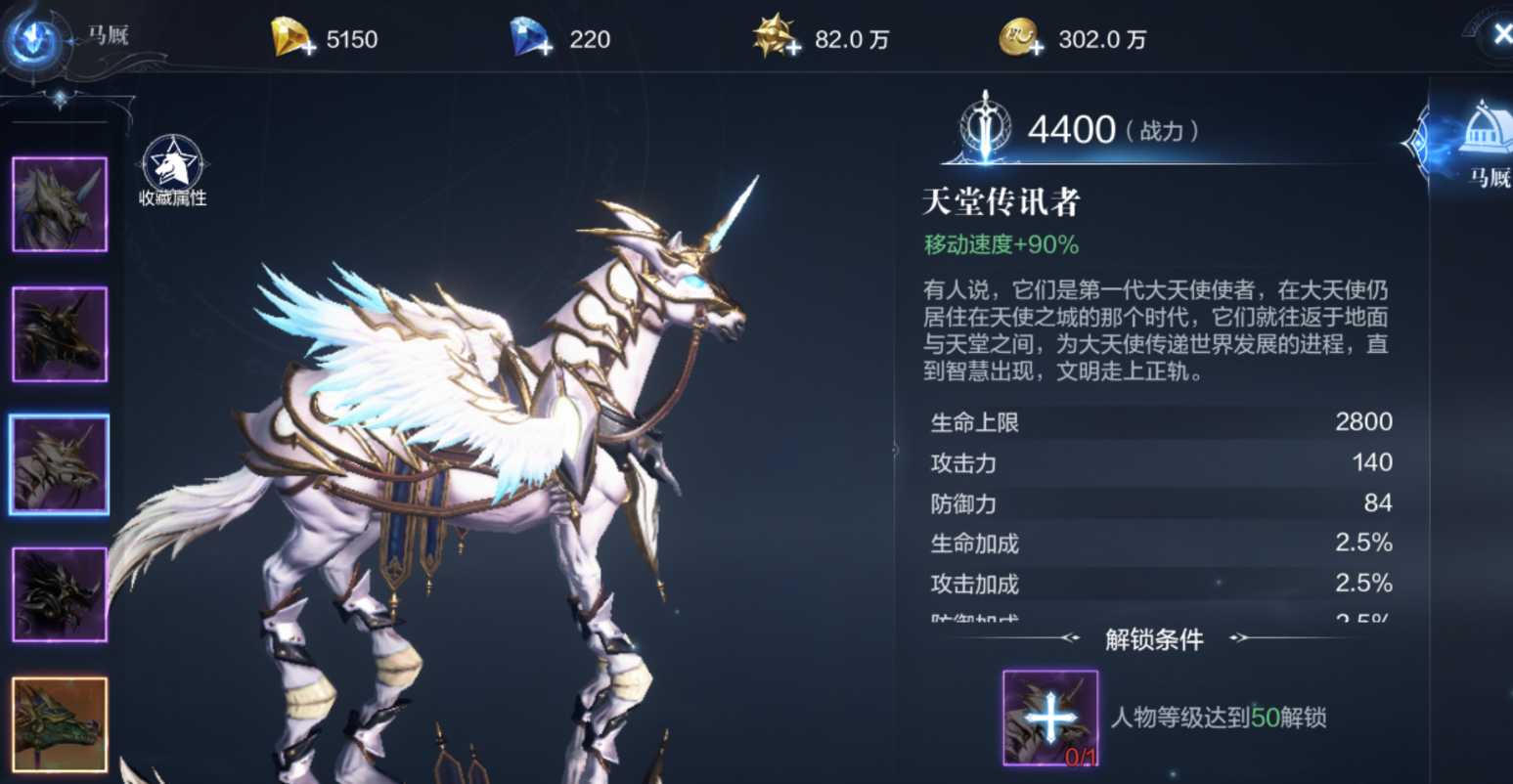Click the unlock-condition item icon showing 0/1
This screenshot has width=1513, height=784.
click(x=1049, y=718)
